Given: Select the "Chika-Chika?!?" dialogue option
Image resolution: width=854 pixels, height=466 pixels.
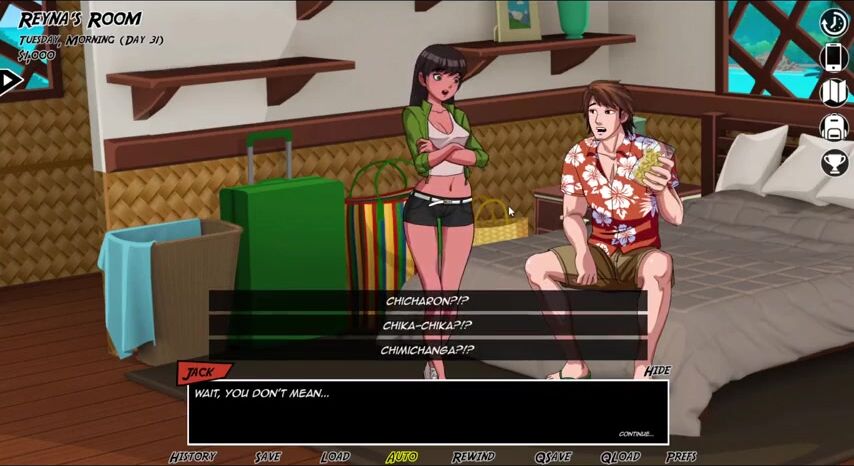Looking at the screenshot, I should click(x=427, y=325).
